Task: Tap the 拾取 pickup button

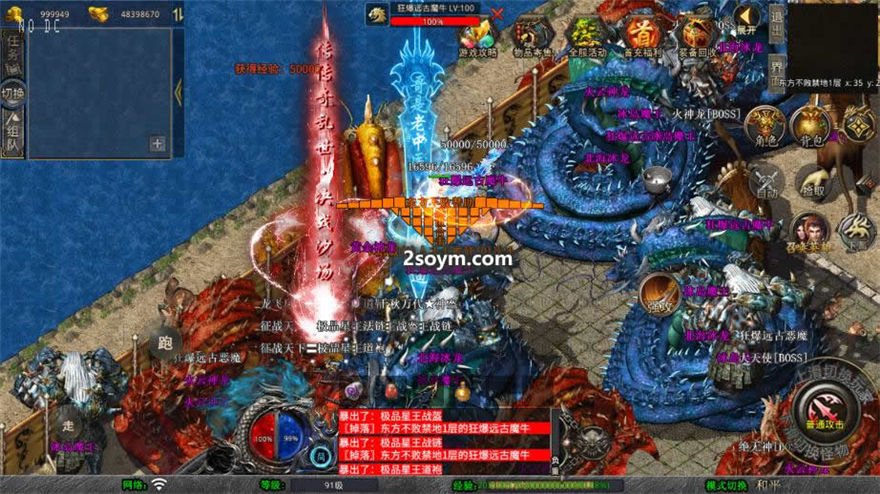Action: click(x=812, y=183)
